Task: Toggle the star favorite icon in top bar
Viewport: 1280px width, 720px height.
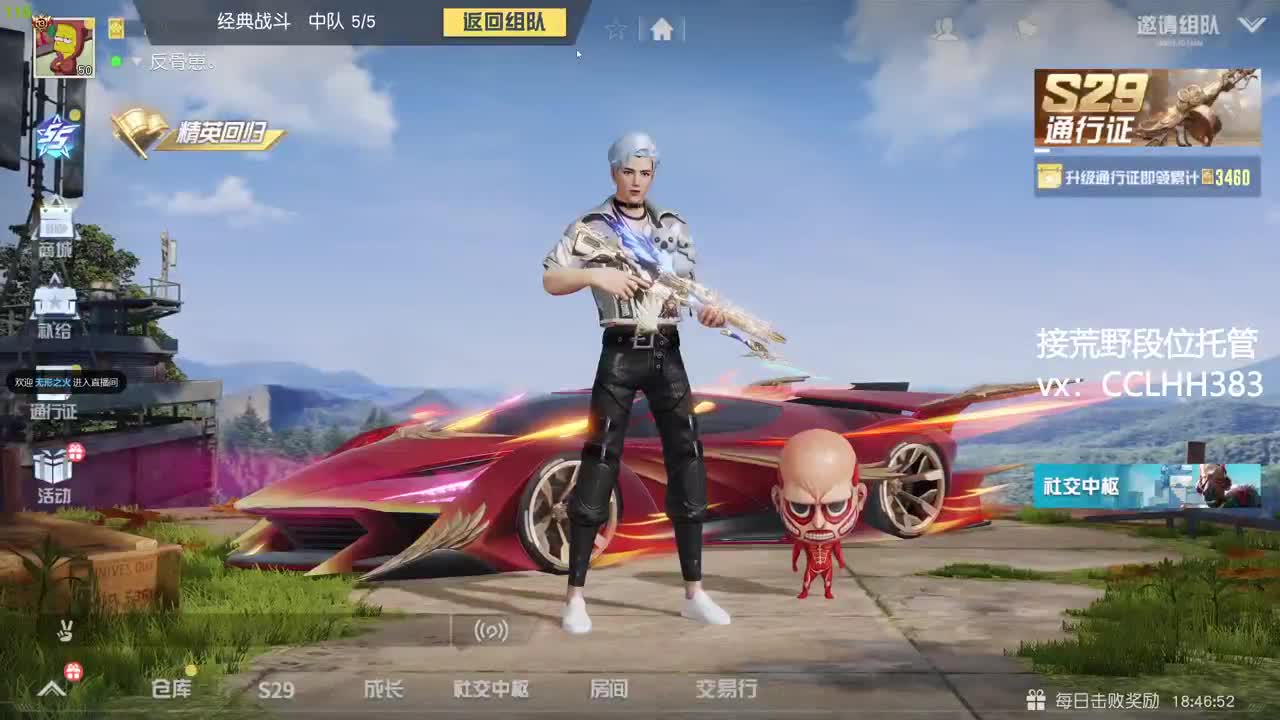Action: pos(617,30)
